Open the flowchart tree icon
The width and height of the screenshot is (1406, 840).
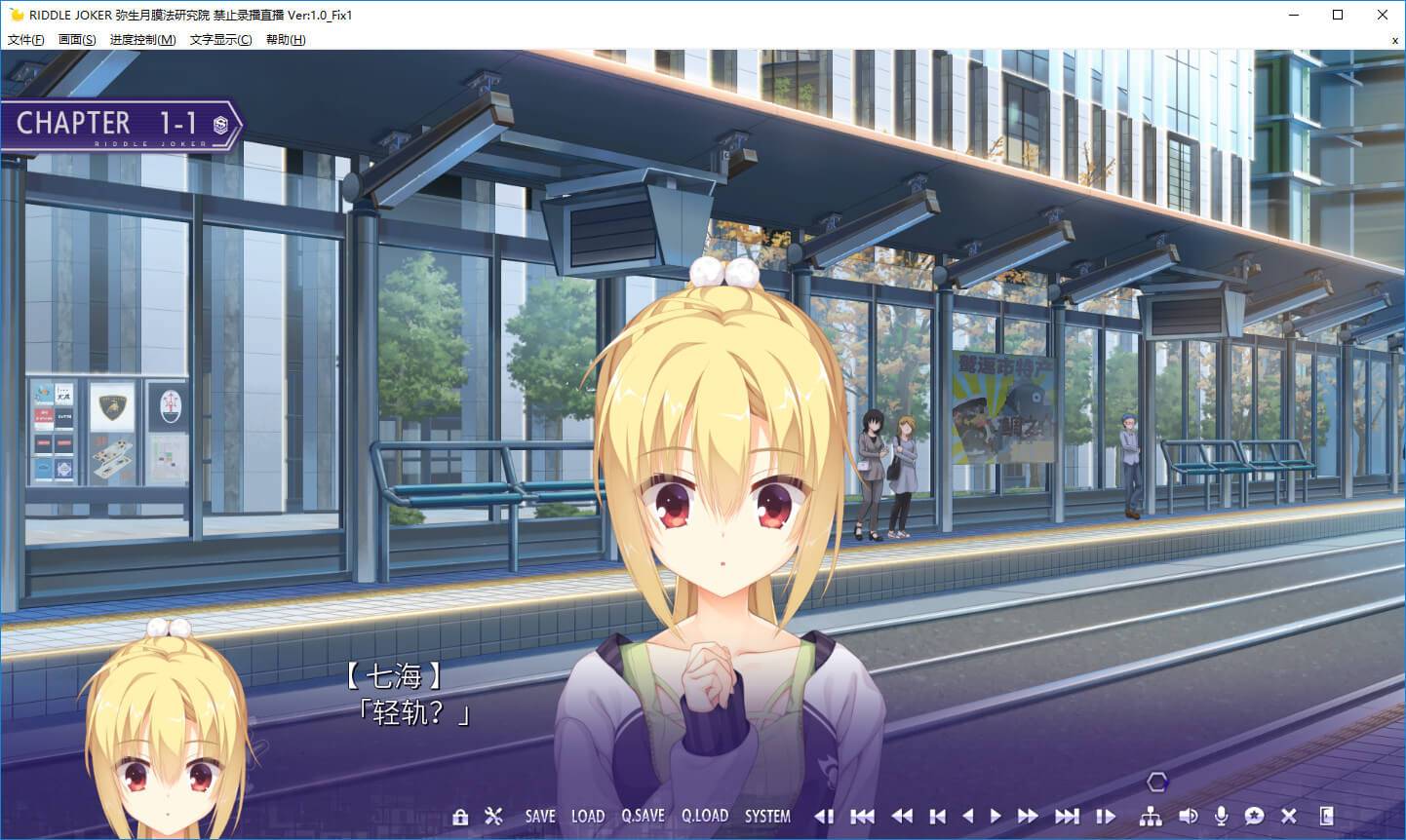(1151, 817)
